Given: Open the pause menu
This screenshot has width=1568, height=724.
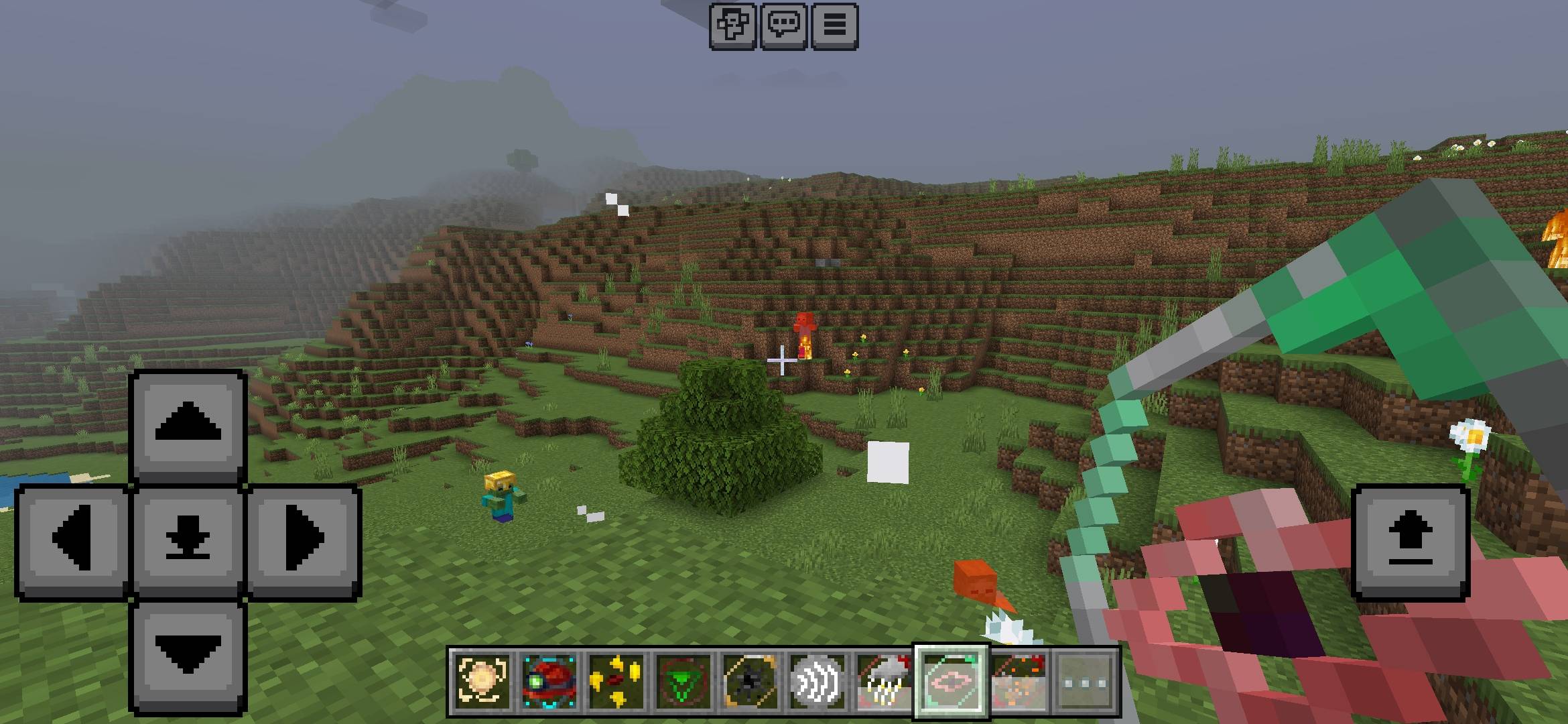Looking at the screenshot, I should 834,25.
